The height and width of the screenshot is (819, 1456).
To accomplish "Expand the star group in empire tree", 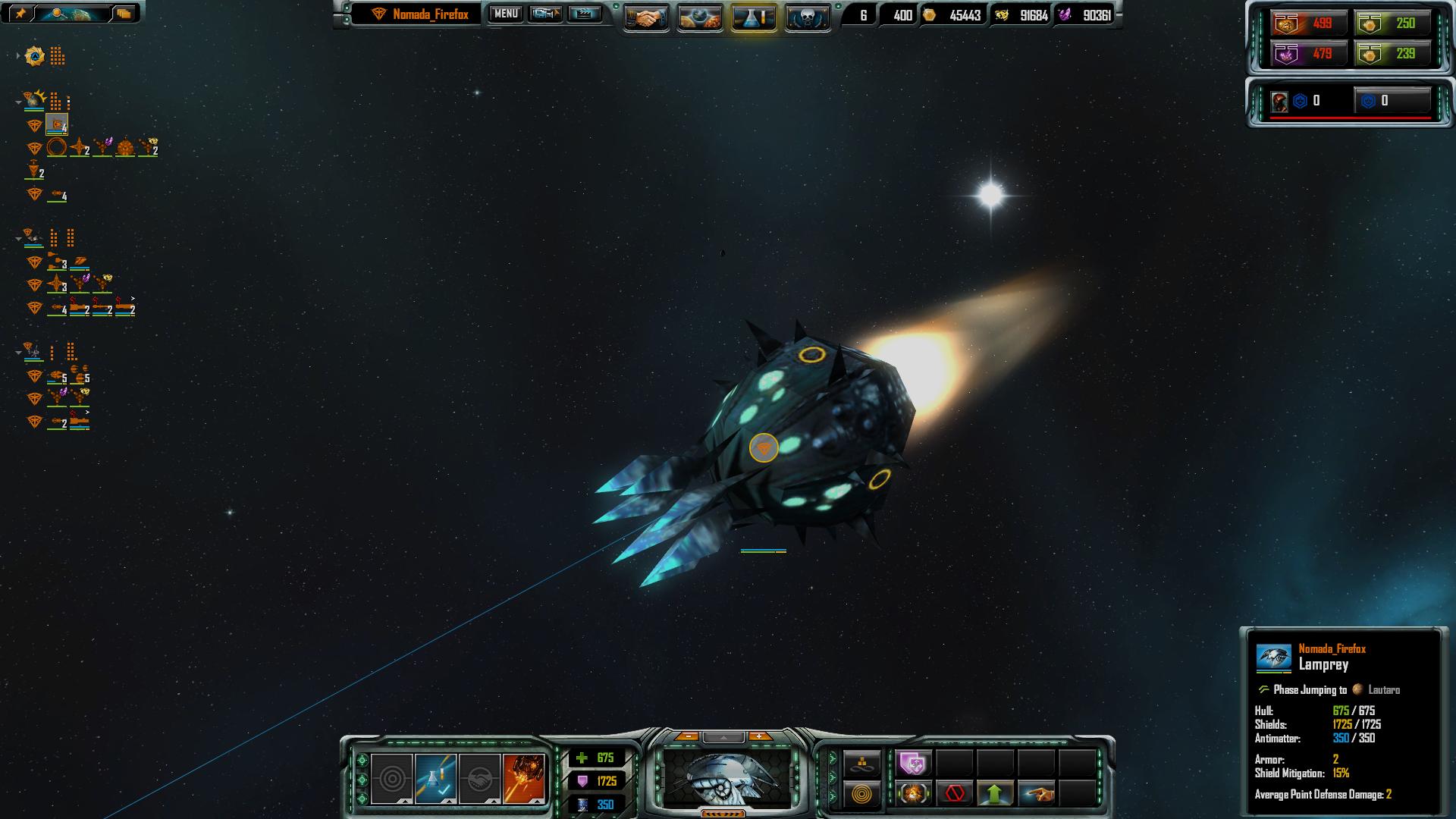I will (x=18, y=56).
